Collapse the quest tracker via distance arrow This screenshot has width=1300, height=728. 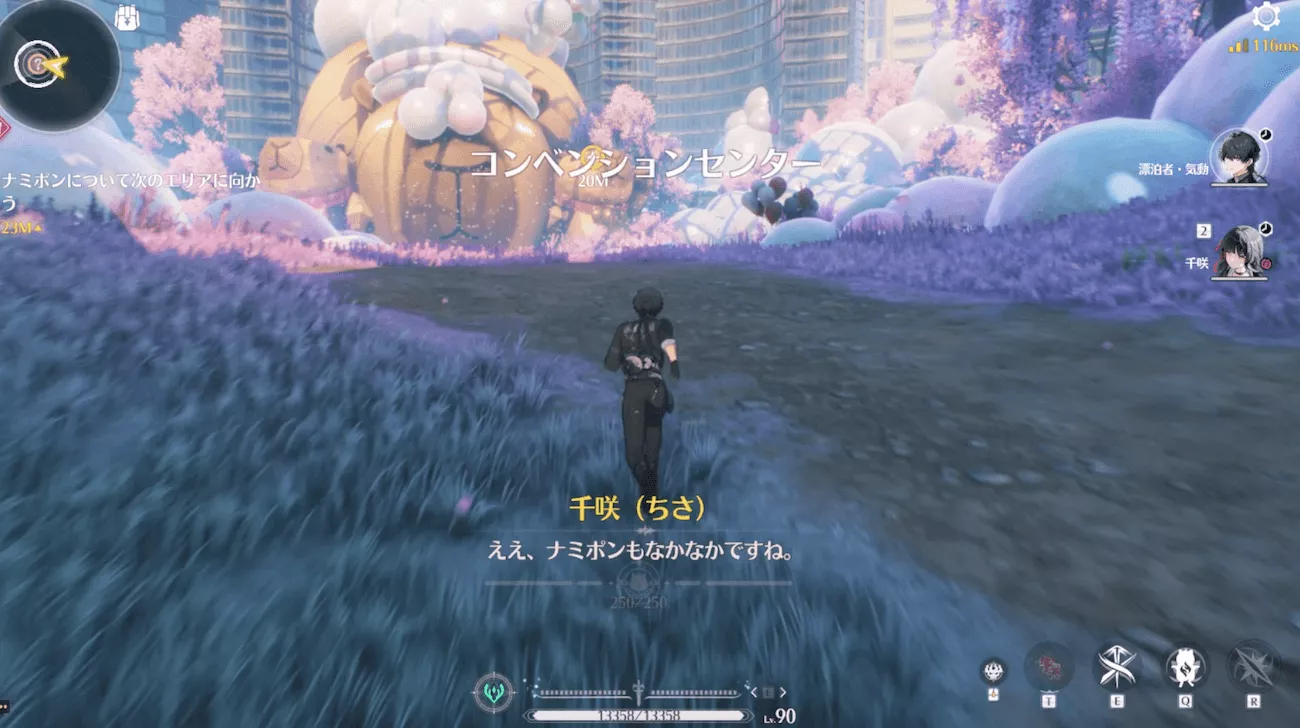click(38, 229)
